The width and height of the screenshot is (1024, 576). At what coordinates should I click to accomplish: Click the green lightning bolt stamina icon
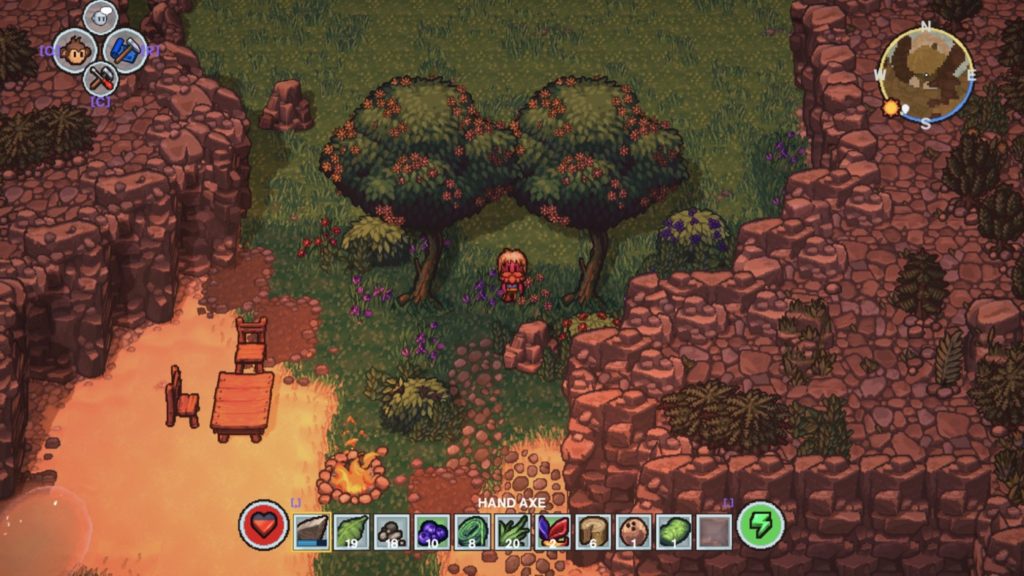pos(760,526)
